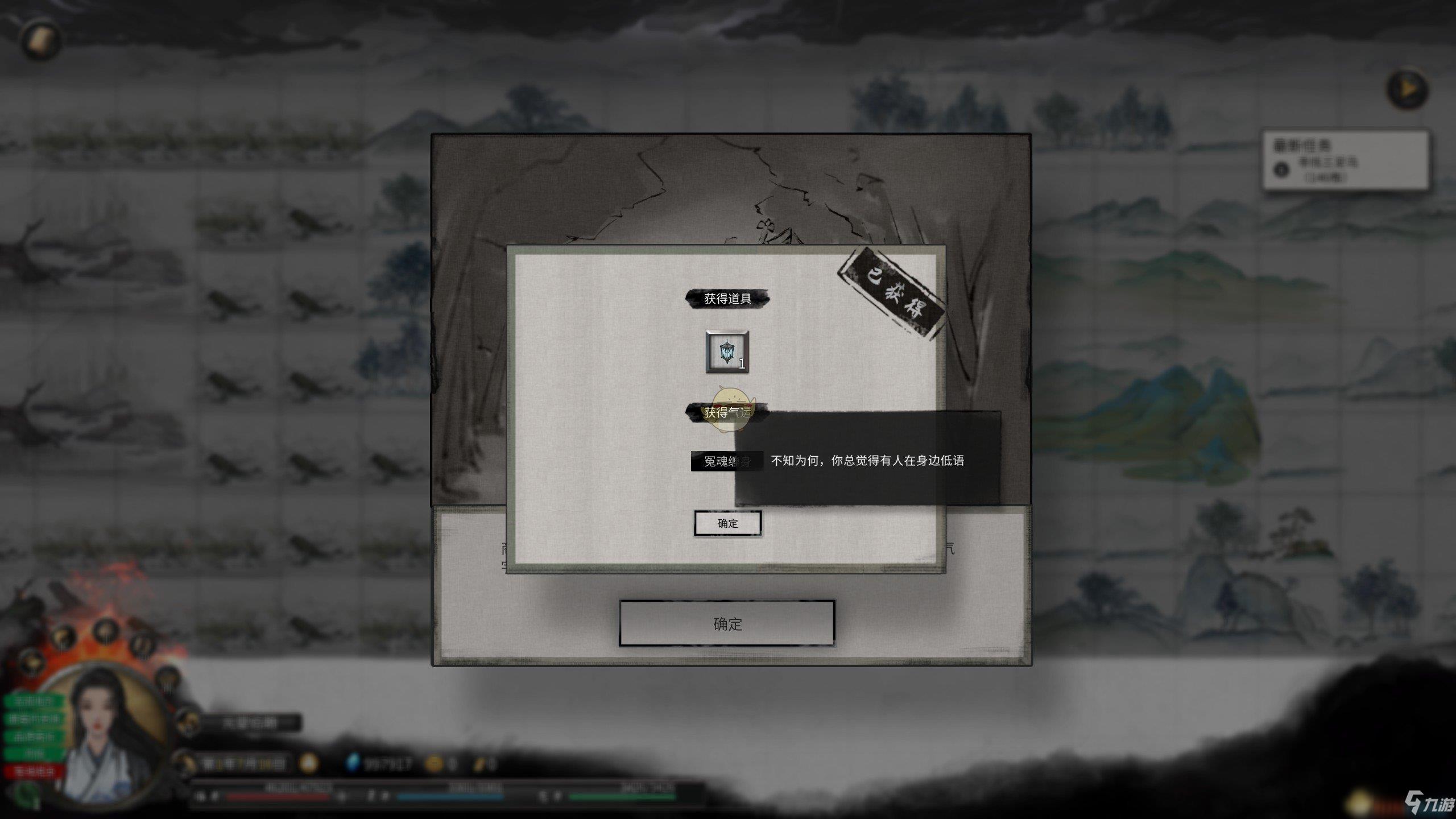Open the female character portrait
The height and width of the screenshot is (819, 1456).
pos(102,734)
